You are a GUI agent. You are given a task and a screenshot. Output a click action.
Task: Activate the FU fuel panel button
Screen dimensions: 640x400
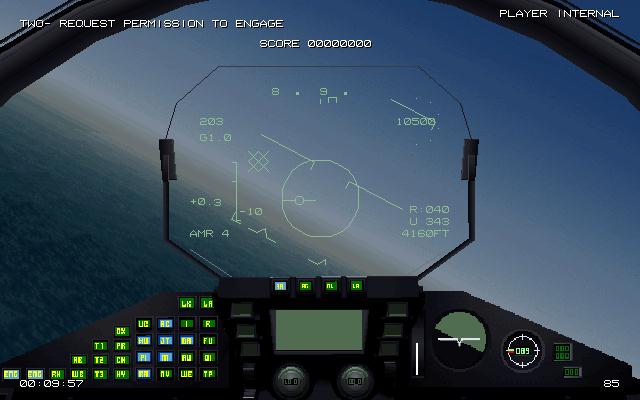209,340
